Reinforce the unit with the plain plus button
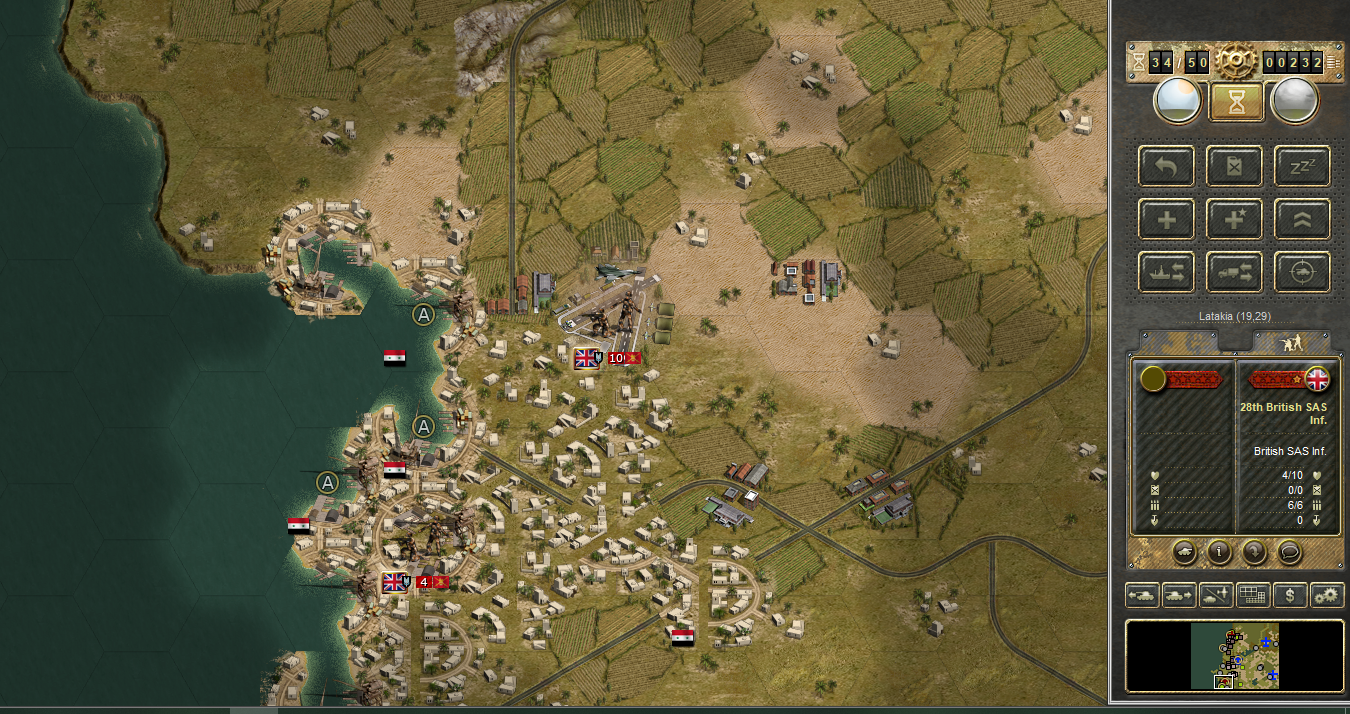The image size is (1350, 714). [x=1166, y=219]
